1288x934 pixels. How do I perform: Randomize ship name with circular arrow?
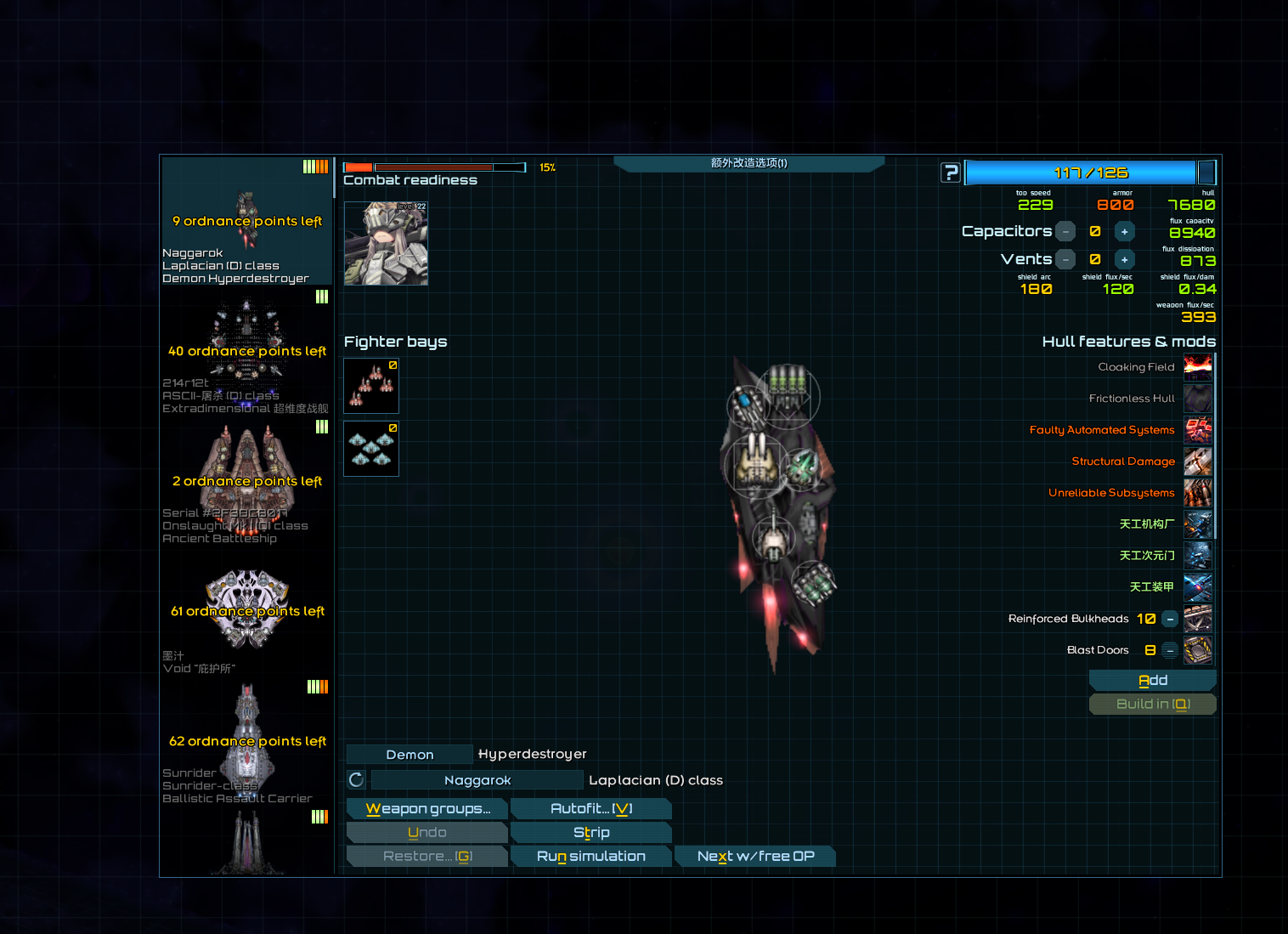pos(357,780)
